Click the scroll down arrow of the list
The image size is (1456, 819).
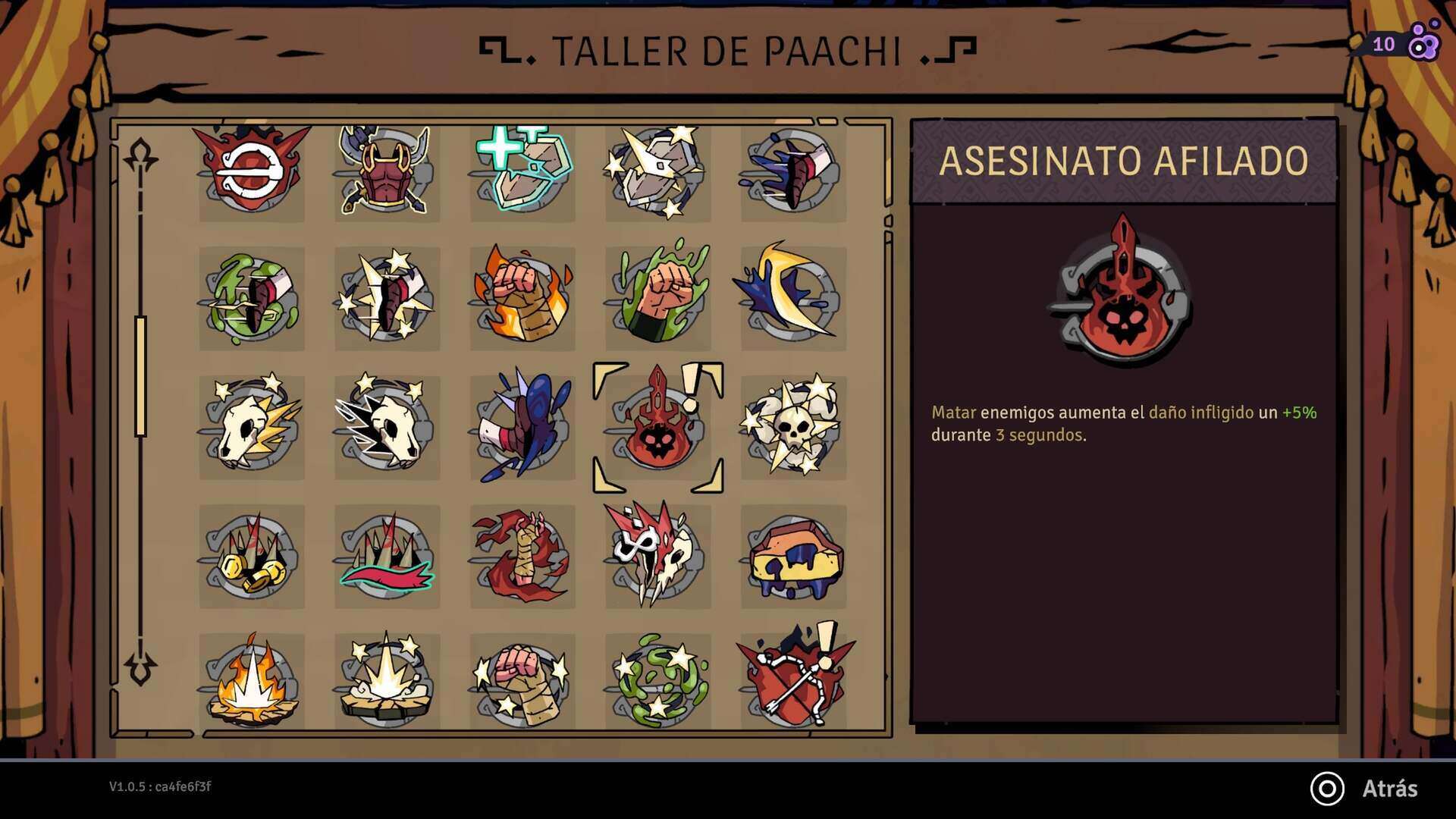(140, 667)
